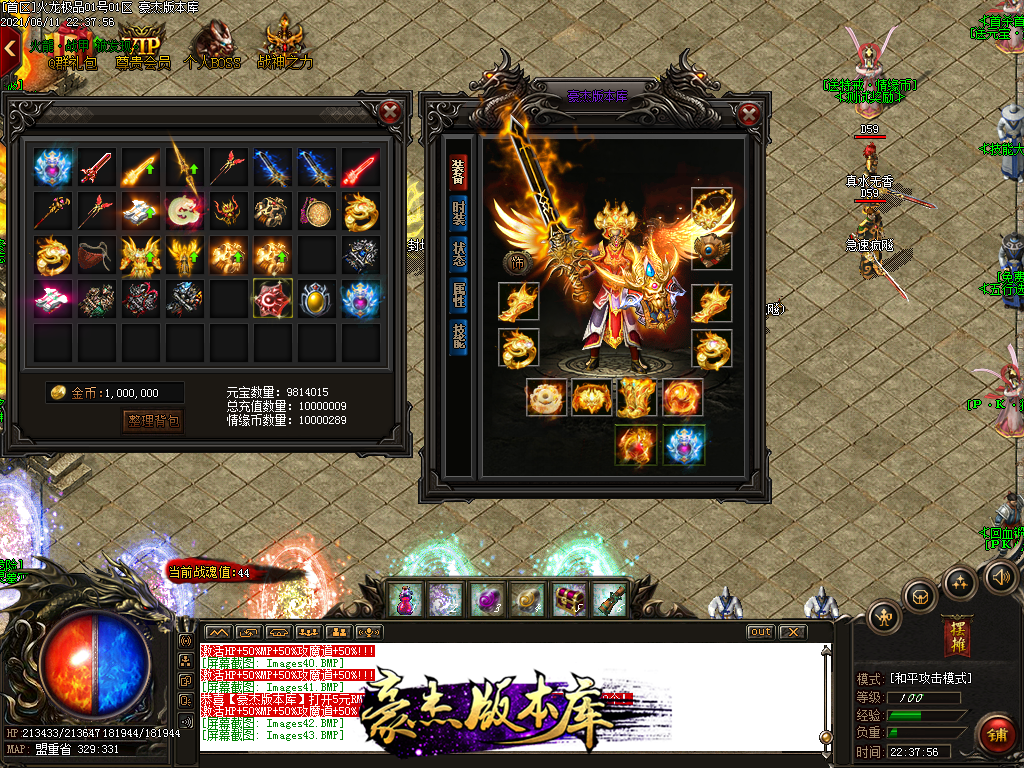Click the chat window Out button
The height and width of the screenshot is (768, 1024).
click(761, 632)
